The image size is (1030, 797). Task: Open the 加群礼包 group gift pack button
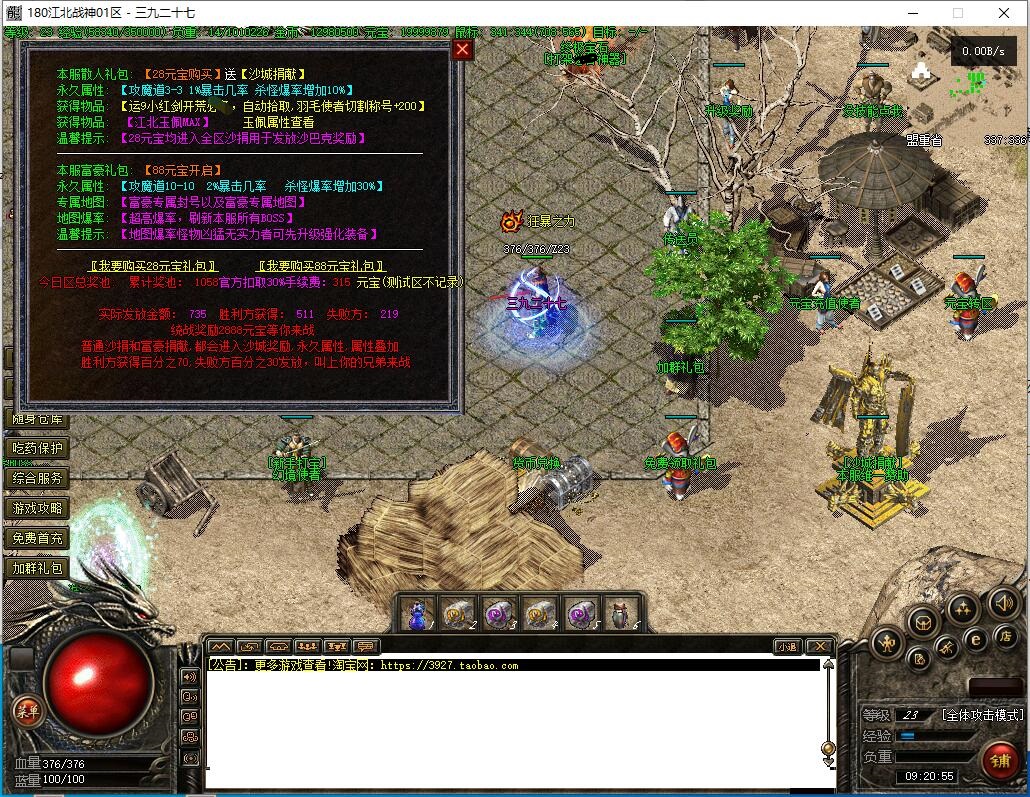point(37,569)
